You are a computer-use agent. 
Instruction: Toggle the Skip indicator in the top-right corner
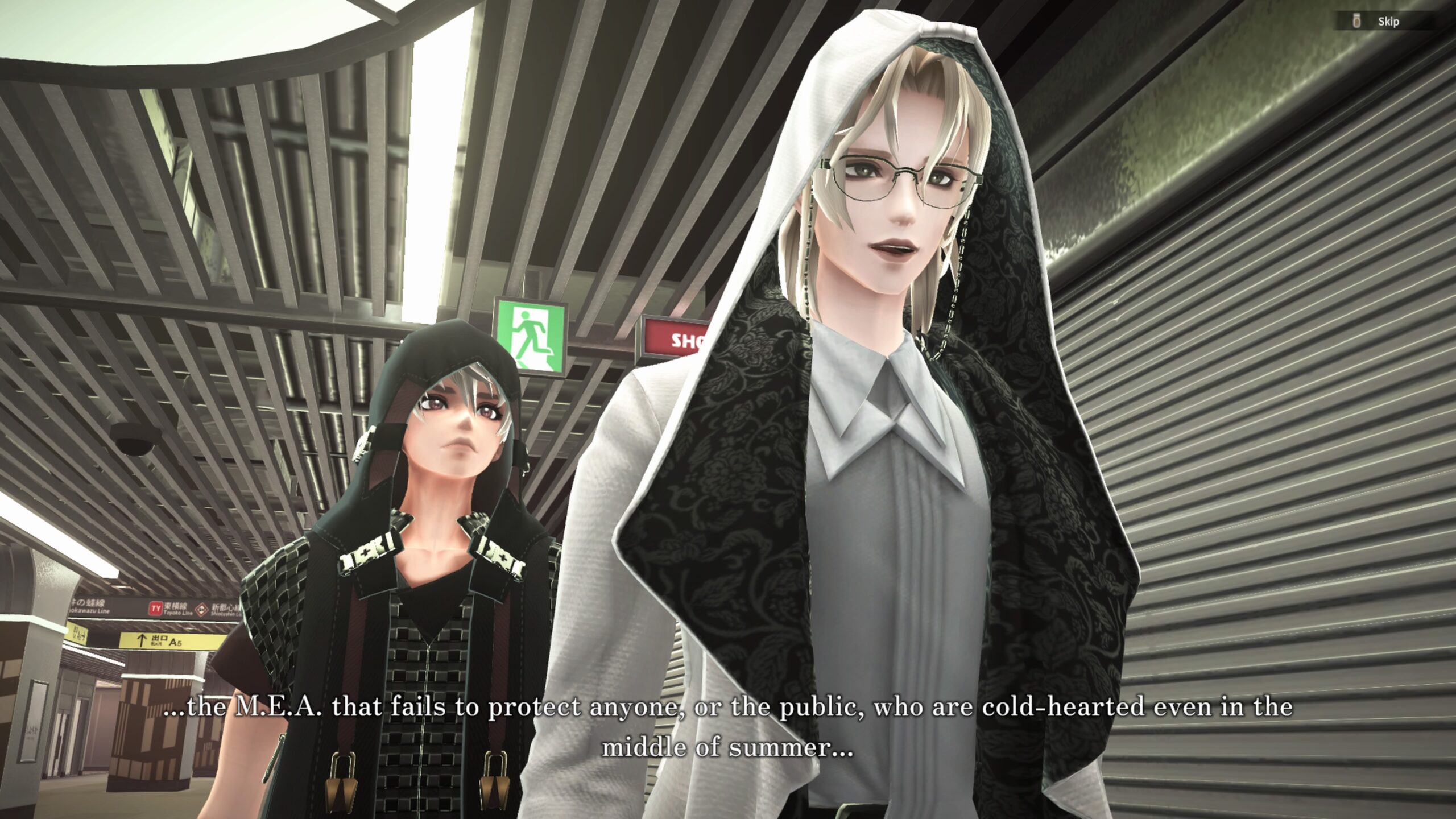pos(1388,23)
